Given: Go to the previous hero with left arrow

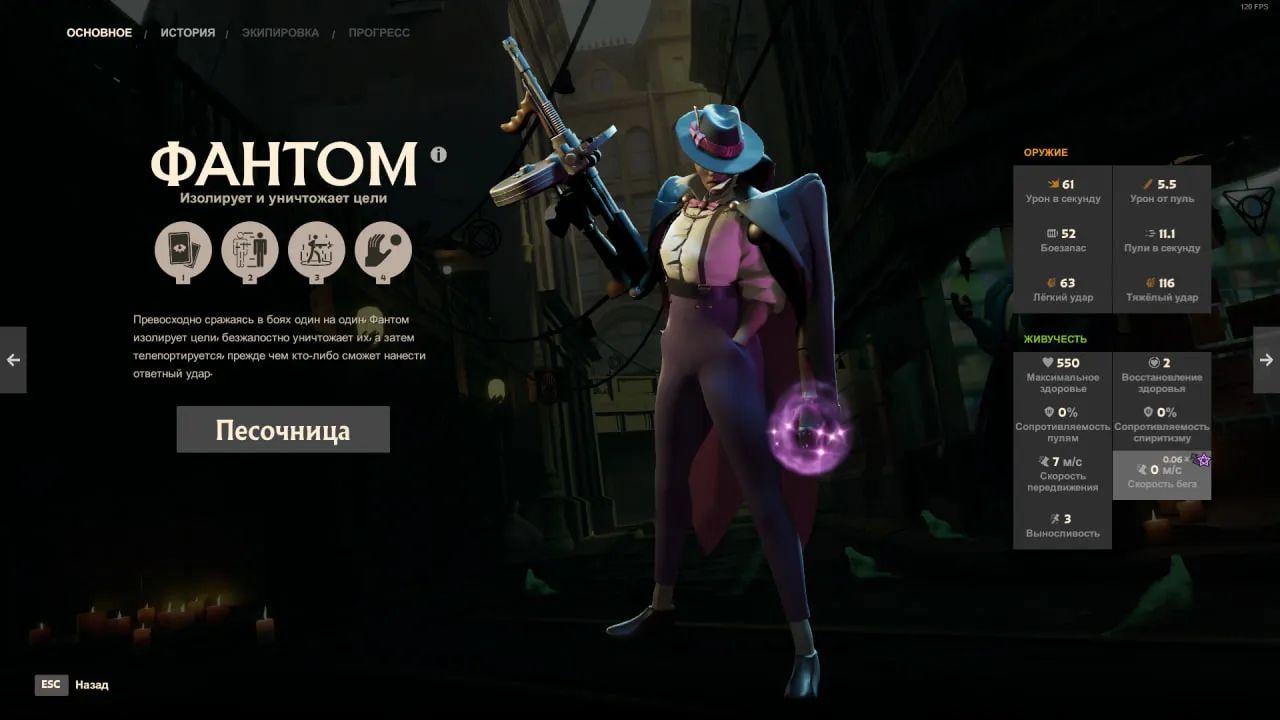Looking at the screenshot, I should [13, 360].
